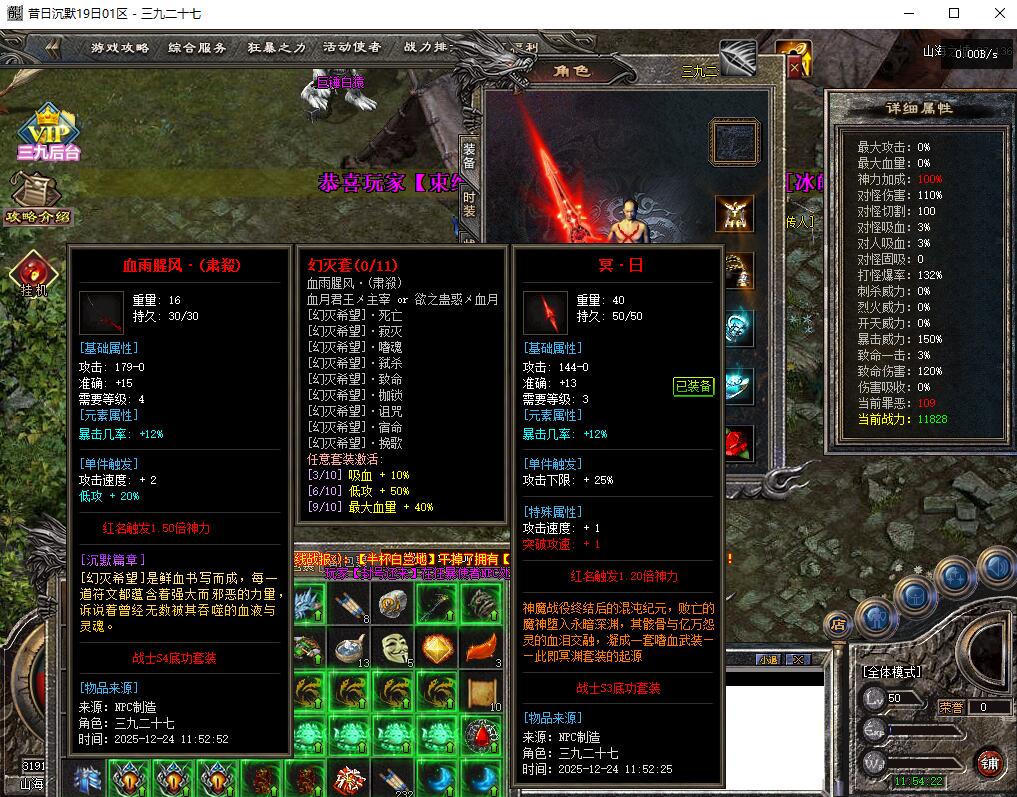Viewport: 1017px width, 797px height.
Task: Open the 游戏攻略 menu
Action: coord(120,47)
